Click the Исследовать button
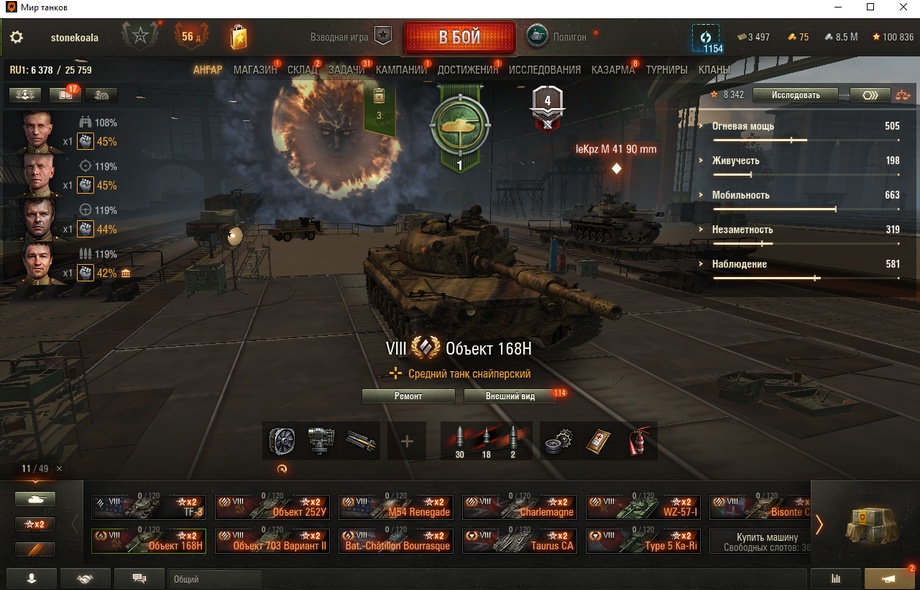This screenshot has width=920, height=590. click(796, 95)
